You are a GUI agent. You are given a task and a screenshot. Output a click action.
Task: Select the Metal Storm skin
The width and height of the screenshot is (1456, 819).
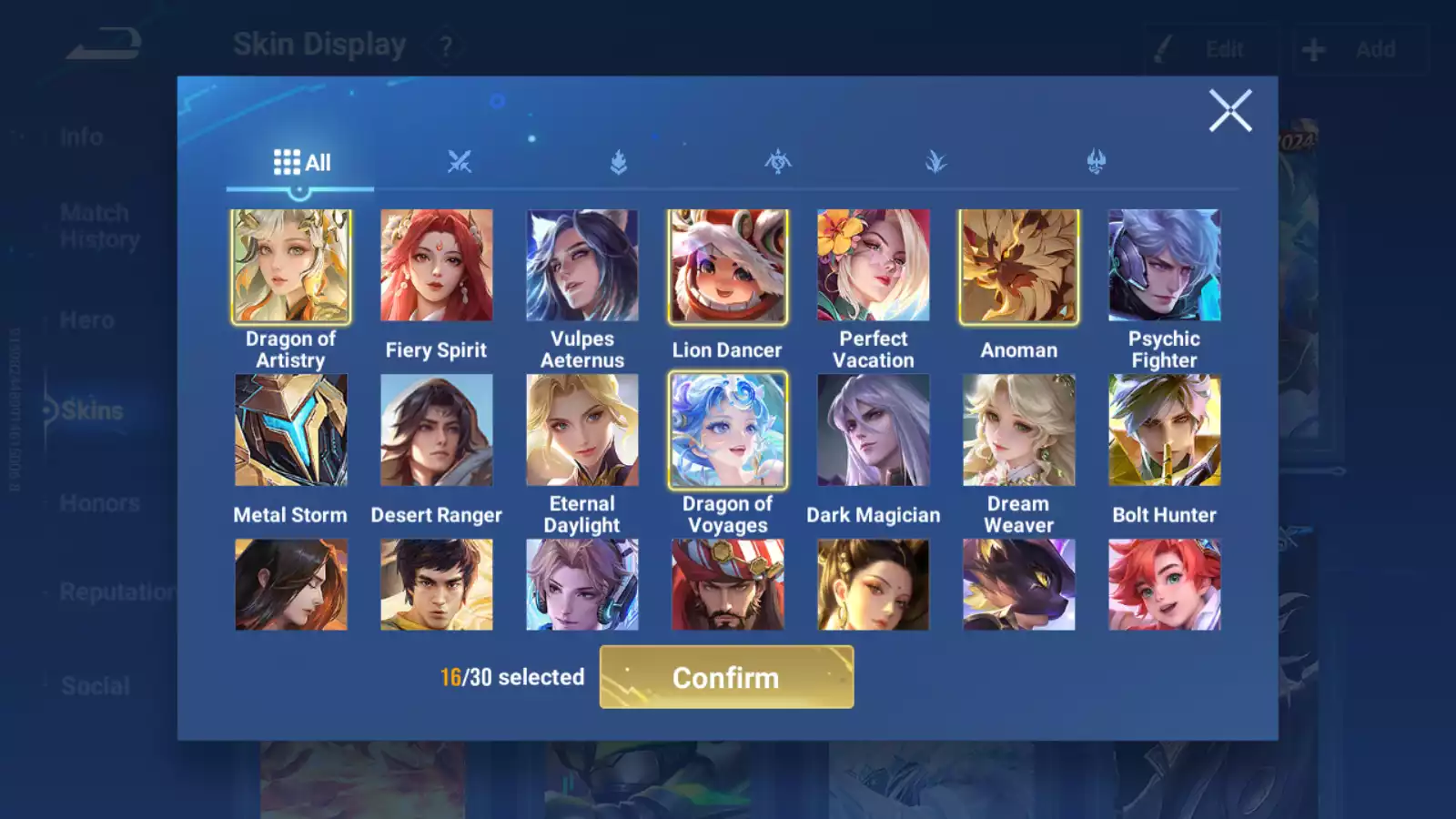point(291,430)
